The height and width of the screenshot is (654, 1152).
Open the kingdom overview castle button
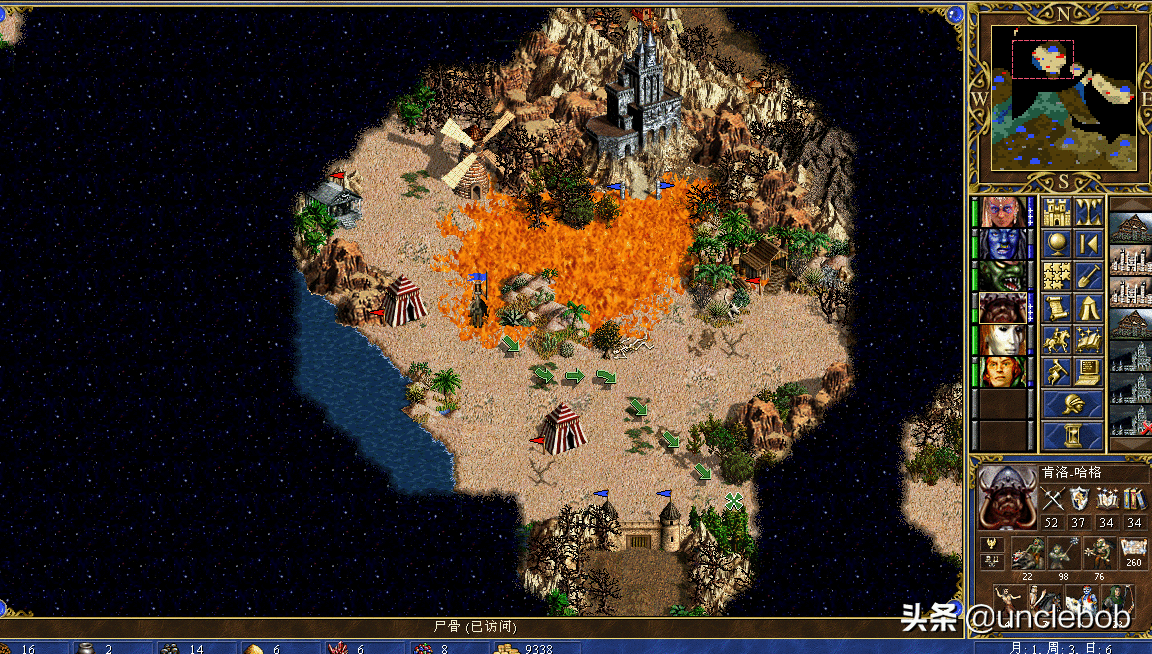coord(1056,212)
